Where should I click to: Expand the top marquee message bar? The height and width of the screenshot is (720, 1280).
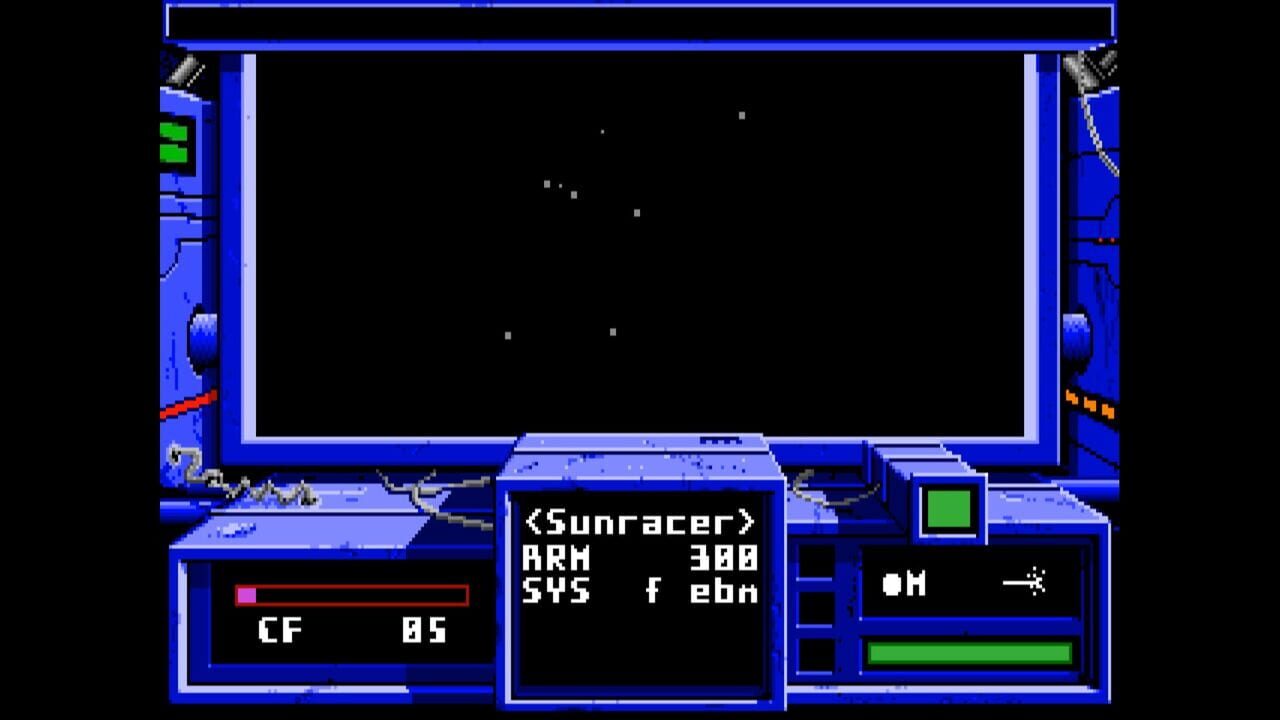pyautogui.click(x=640, y=20)
